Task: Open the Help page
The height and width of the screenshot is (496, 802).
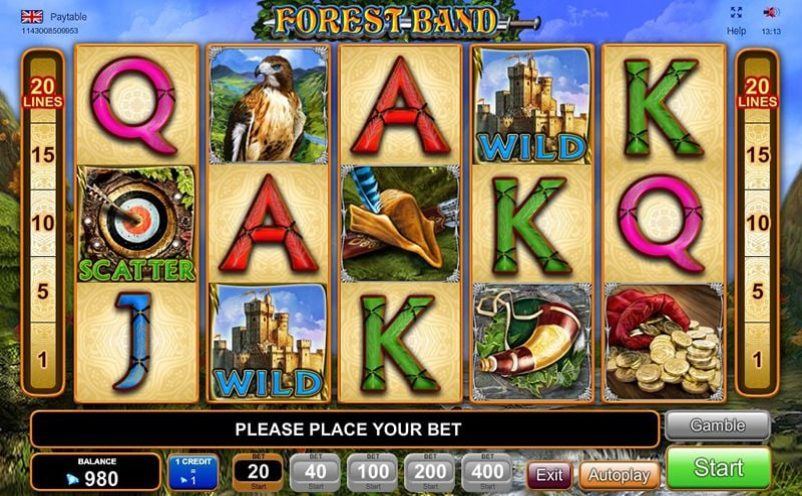Action: 736,31
